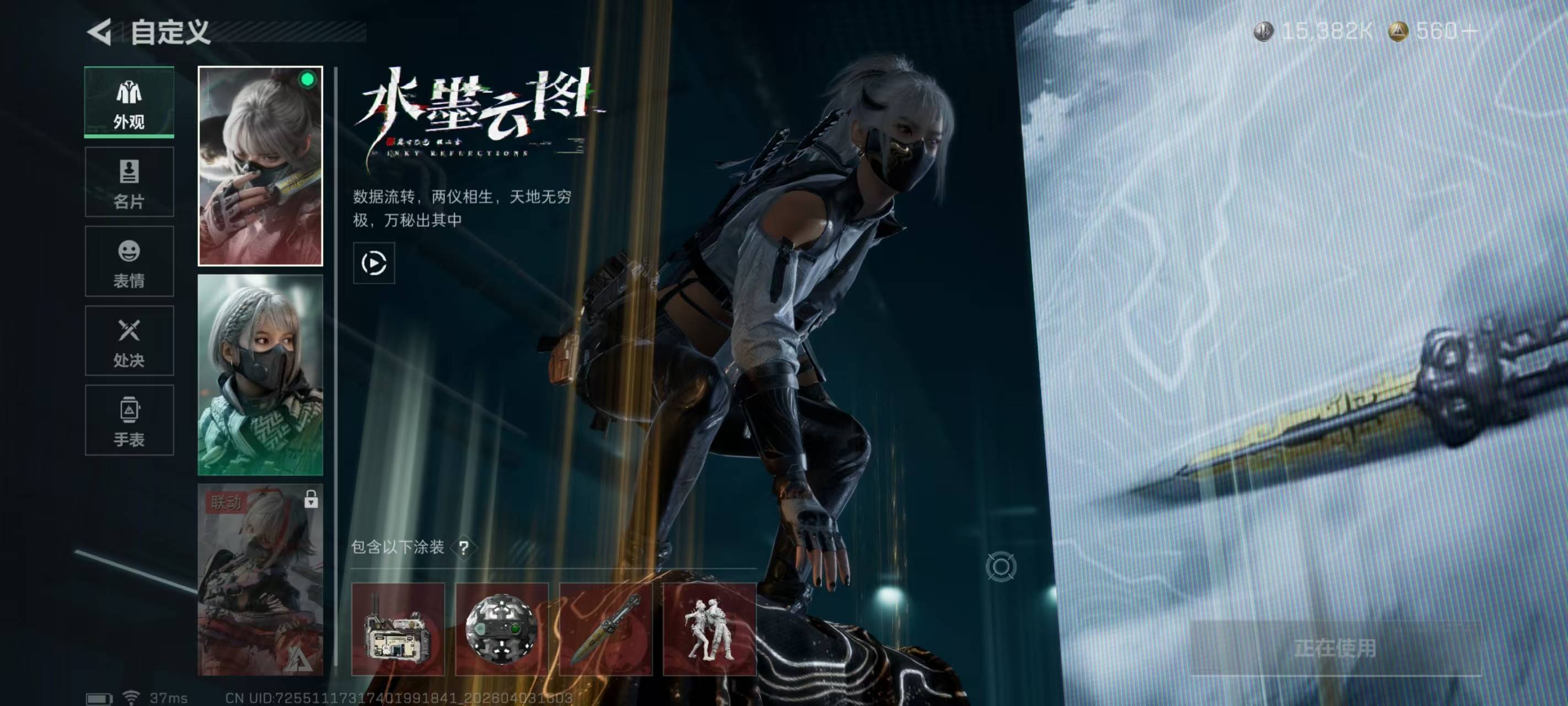
Task: Select the equipped red-jacket skin thumbnail
Action: 260,165
